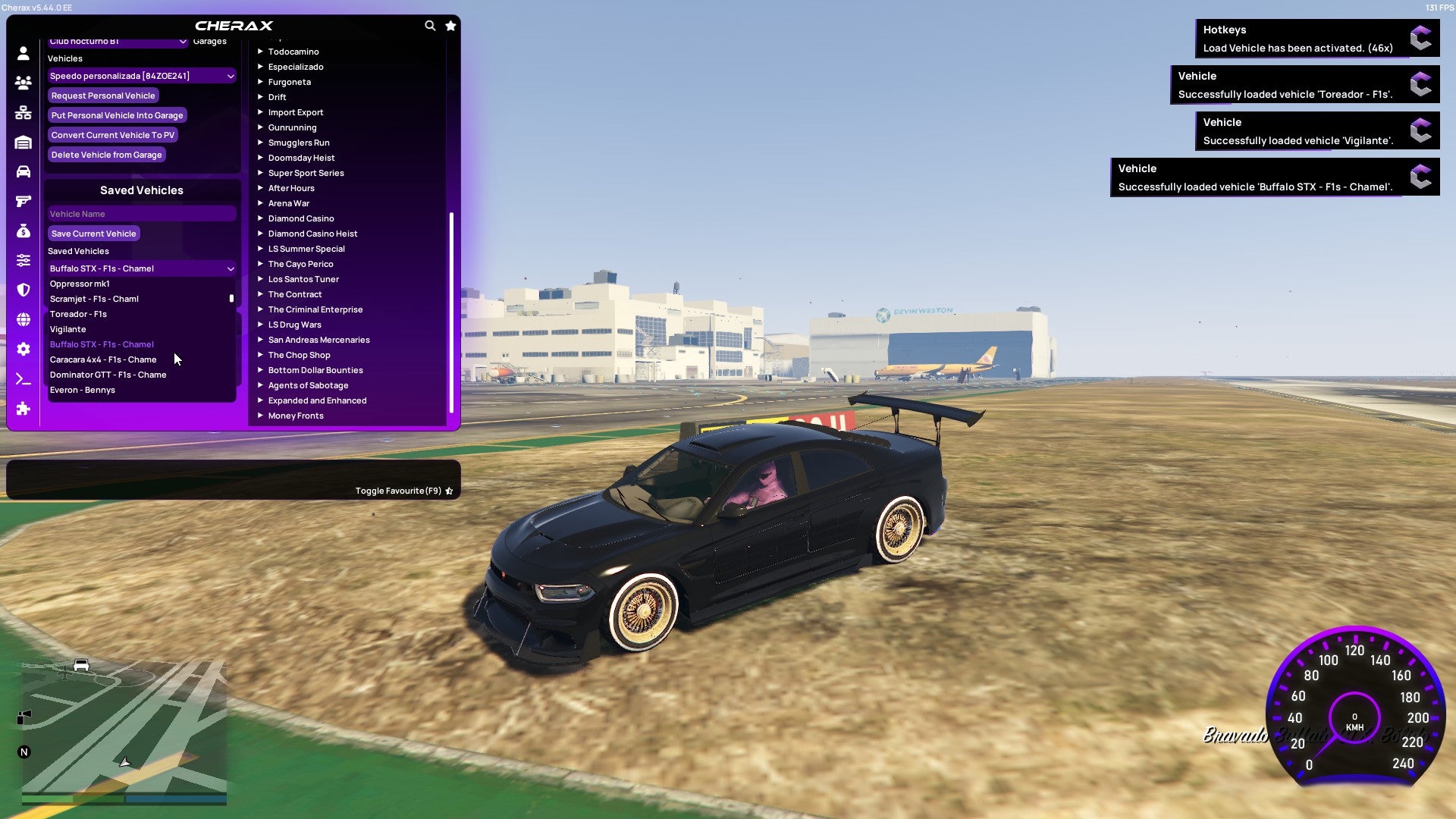Image resolution: width=1456 pixels, height=819 pixels.
Task: Choose Oppressor mk1 from saved vehicles list
Action: pos(79,284)
